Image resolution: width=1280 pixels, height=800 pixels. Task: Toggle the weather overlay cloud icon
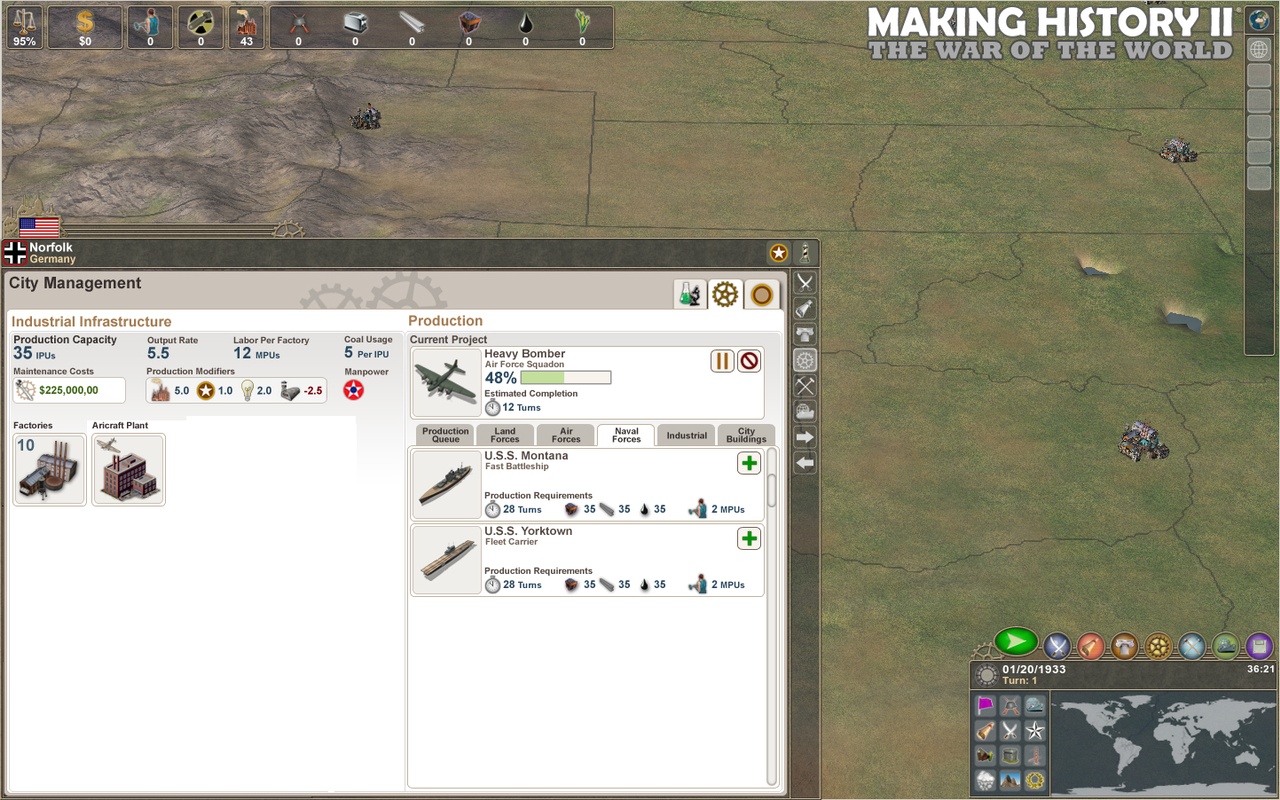tap(986, 778)
